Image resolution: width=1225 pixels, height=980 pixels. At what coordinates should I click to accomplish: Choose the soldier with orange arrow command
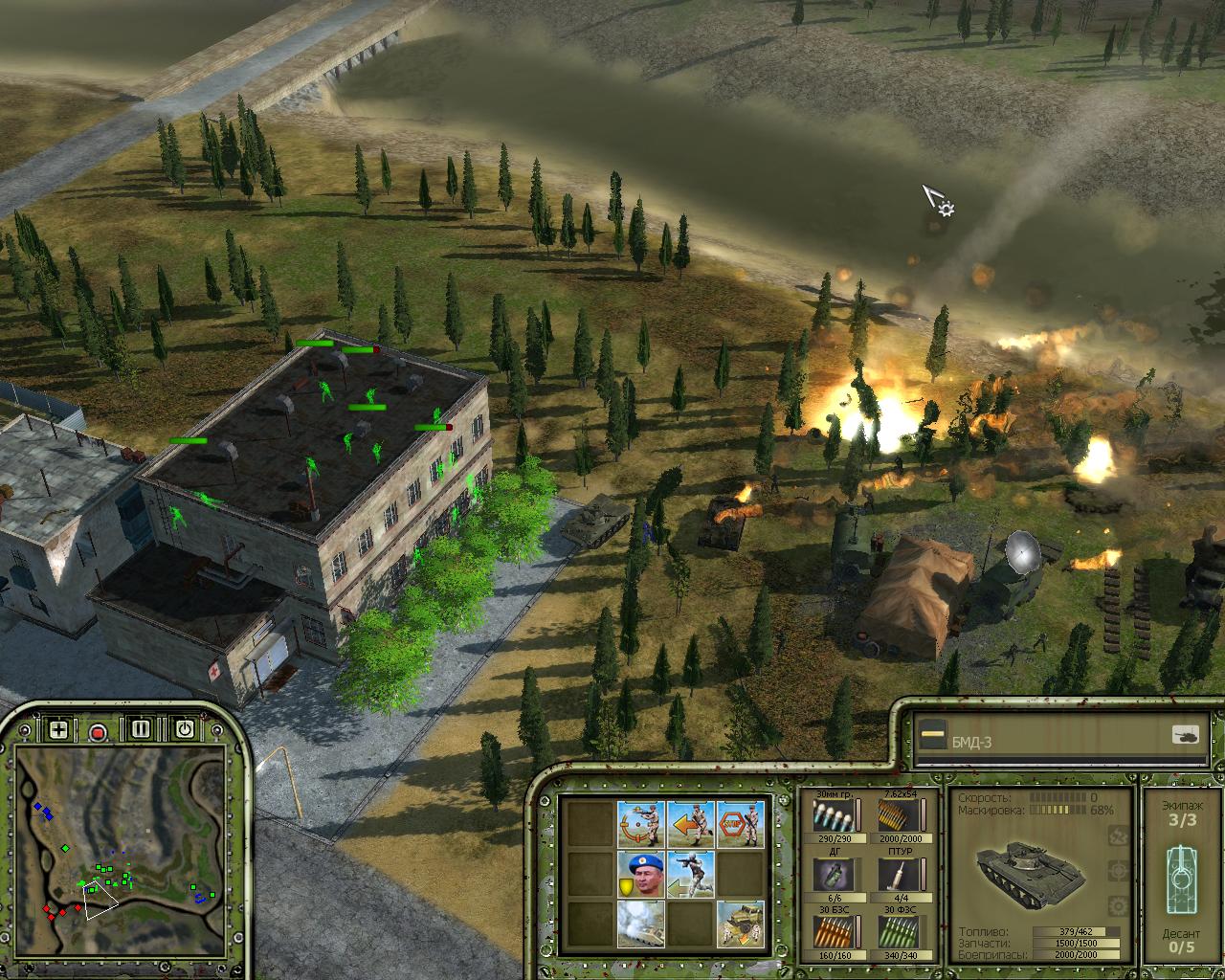(x=690, y=823)
